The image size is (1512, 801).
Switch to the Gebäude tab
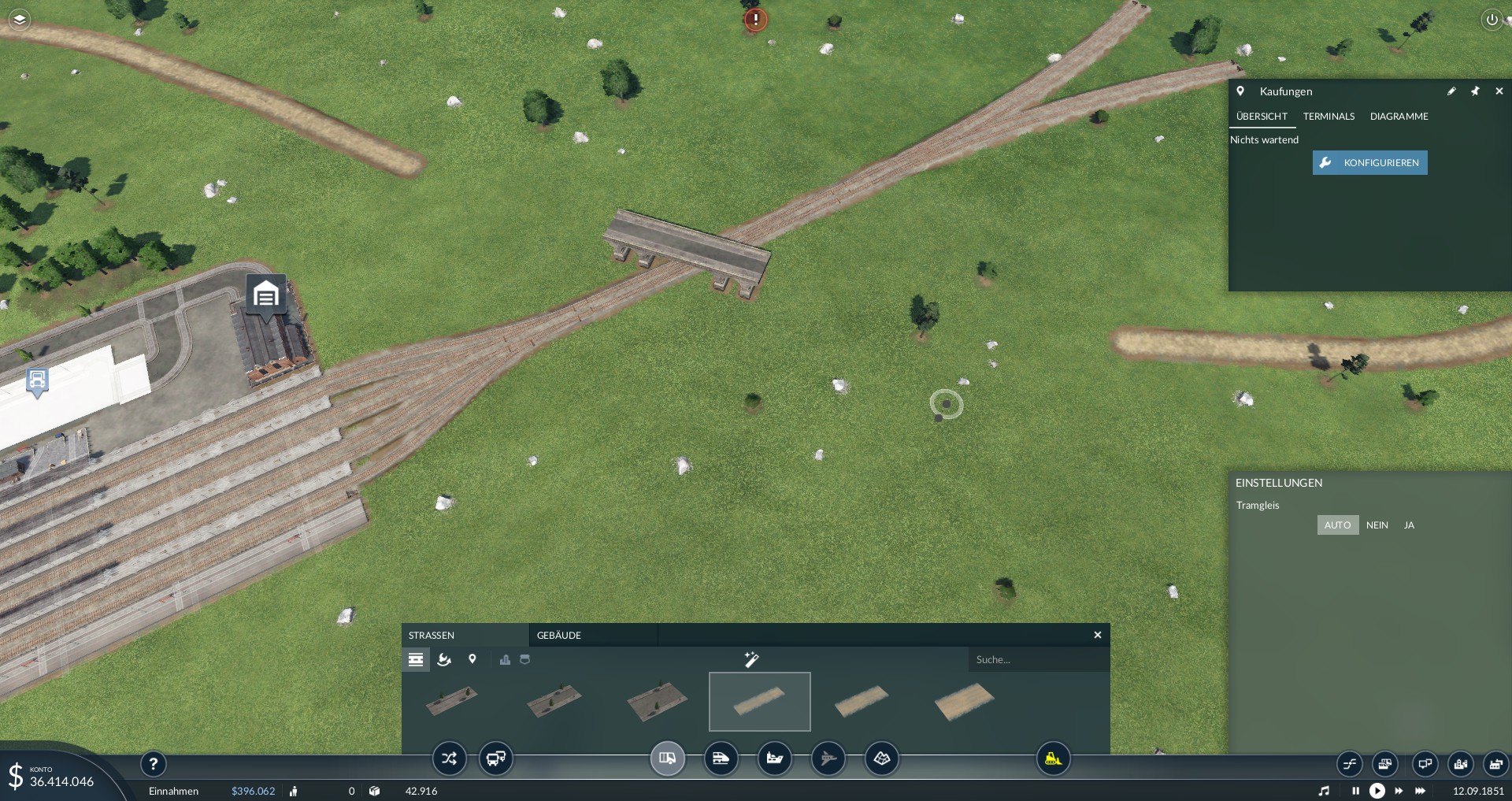pos(559,636)
